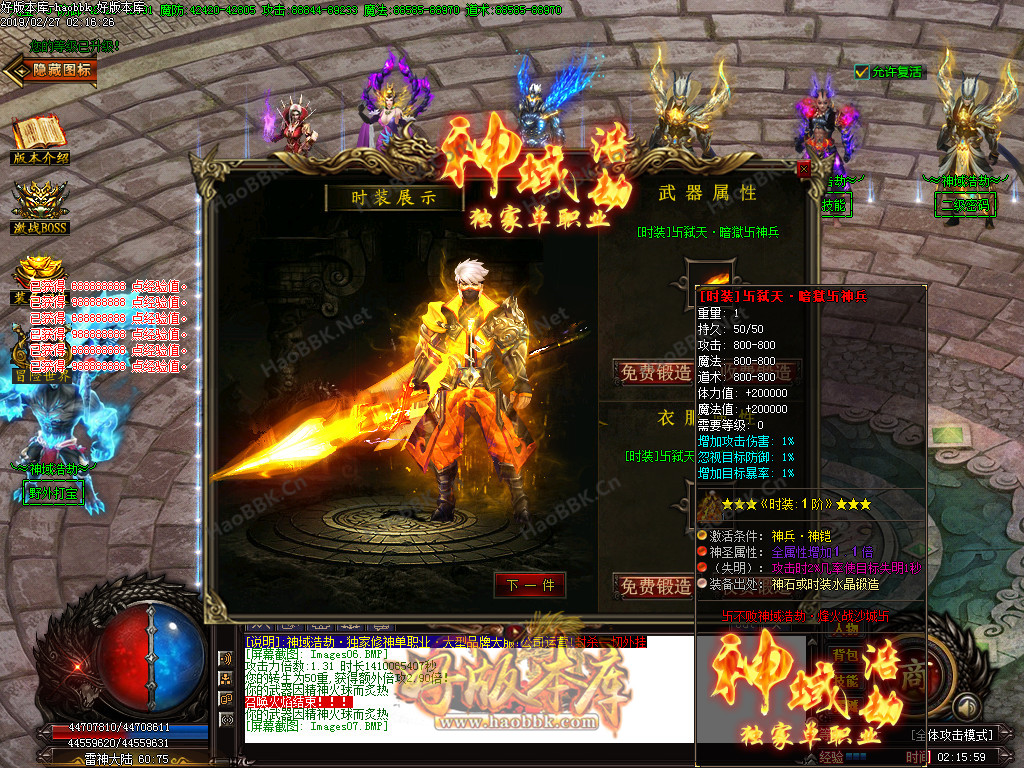Open the 版本介绍 book icon
Screen dimensions: 1024x768
tap(39, 139)
